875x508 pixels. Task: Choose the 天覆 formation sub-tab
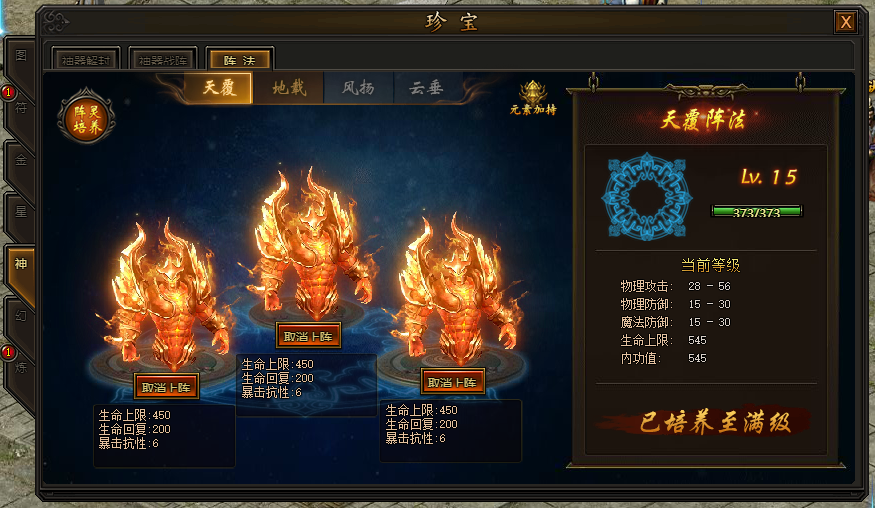(218, 88)
